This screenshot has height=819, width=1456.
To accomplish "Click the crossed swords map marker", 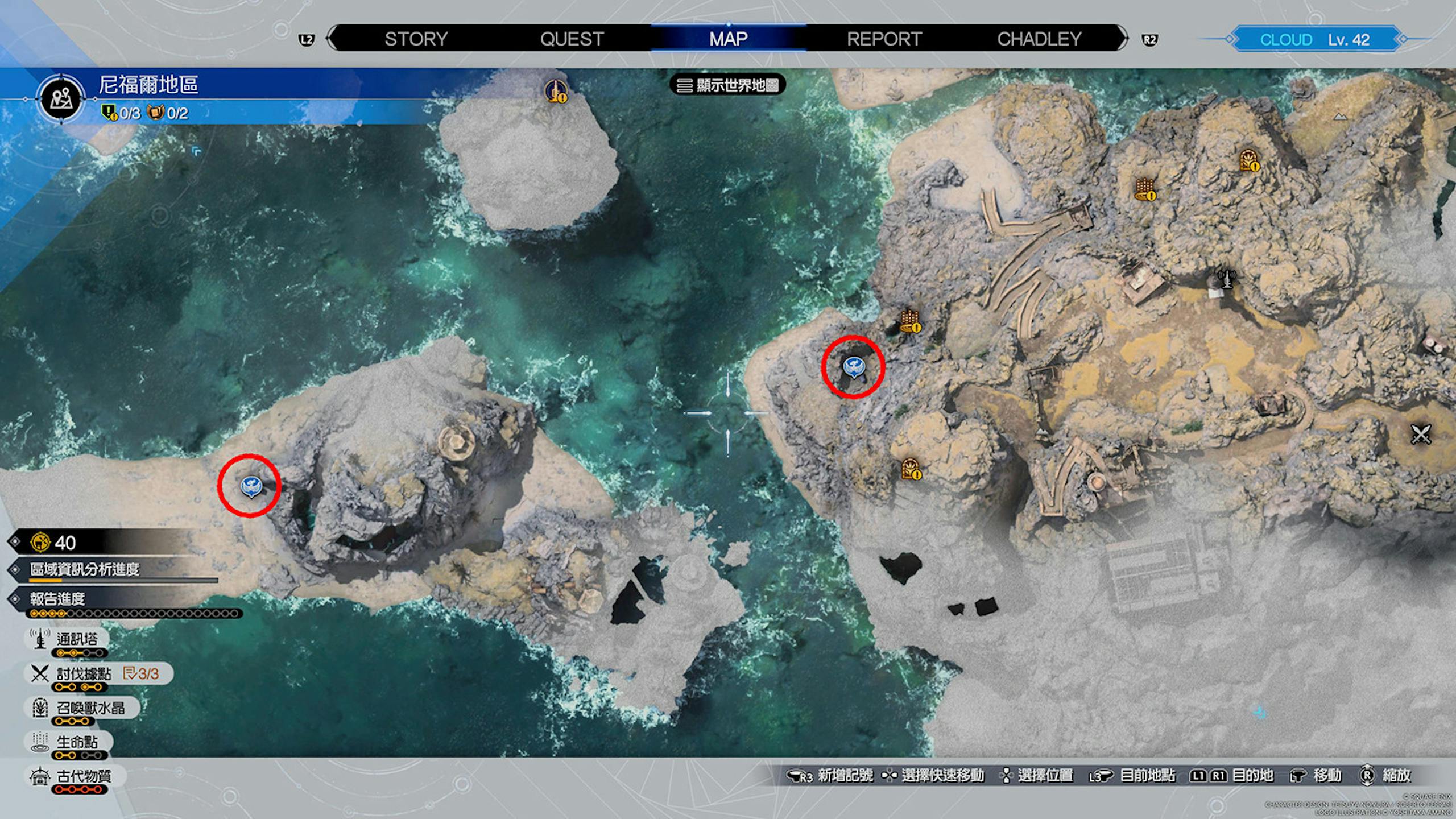I will (1420, 435).
